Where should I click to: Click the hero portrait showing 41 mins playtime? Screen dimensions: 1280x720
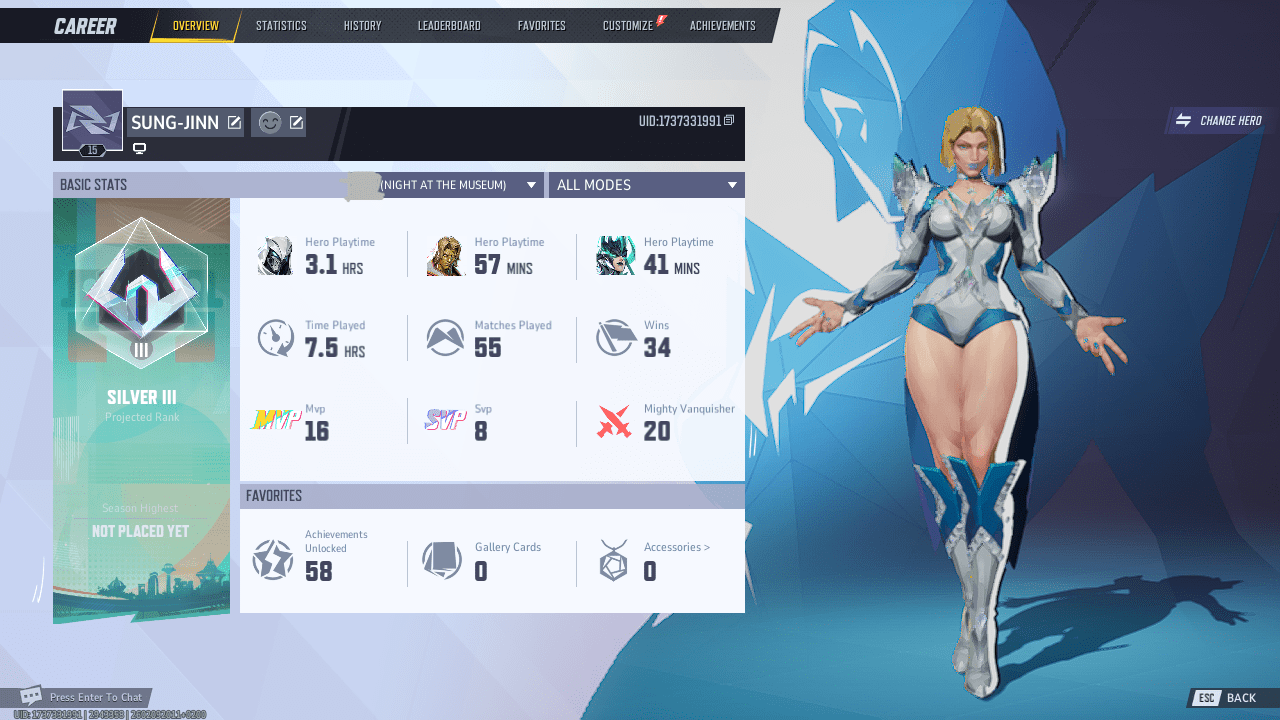coord(616,255)
